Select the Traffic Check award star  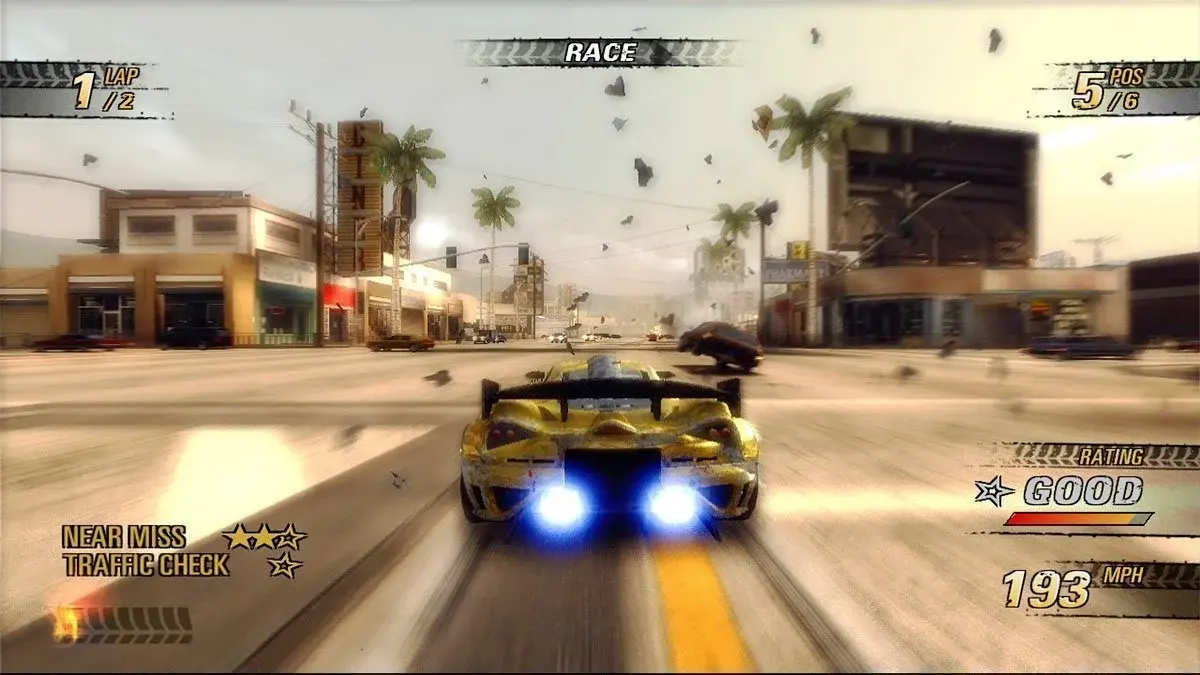tap(284, 565)
